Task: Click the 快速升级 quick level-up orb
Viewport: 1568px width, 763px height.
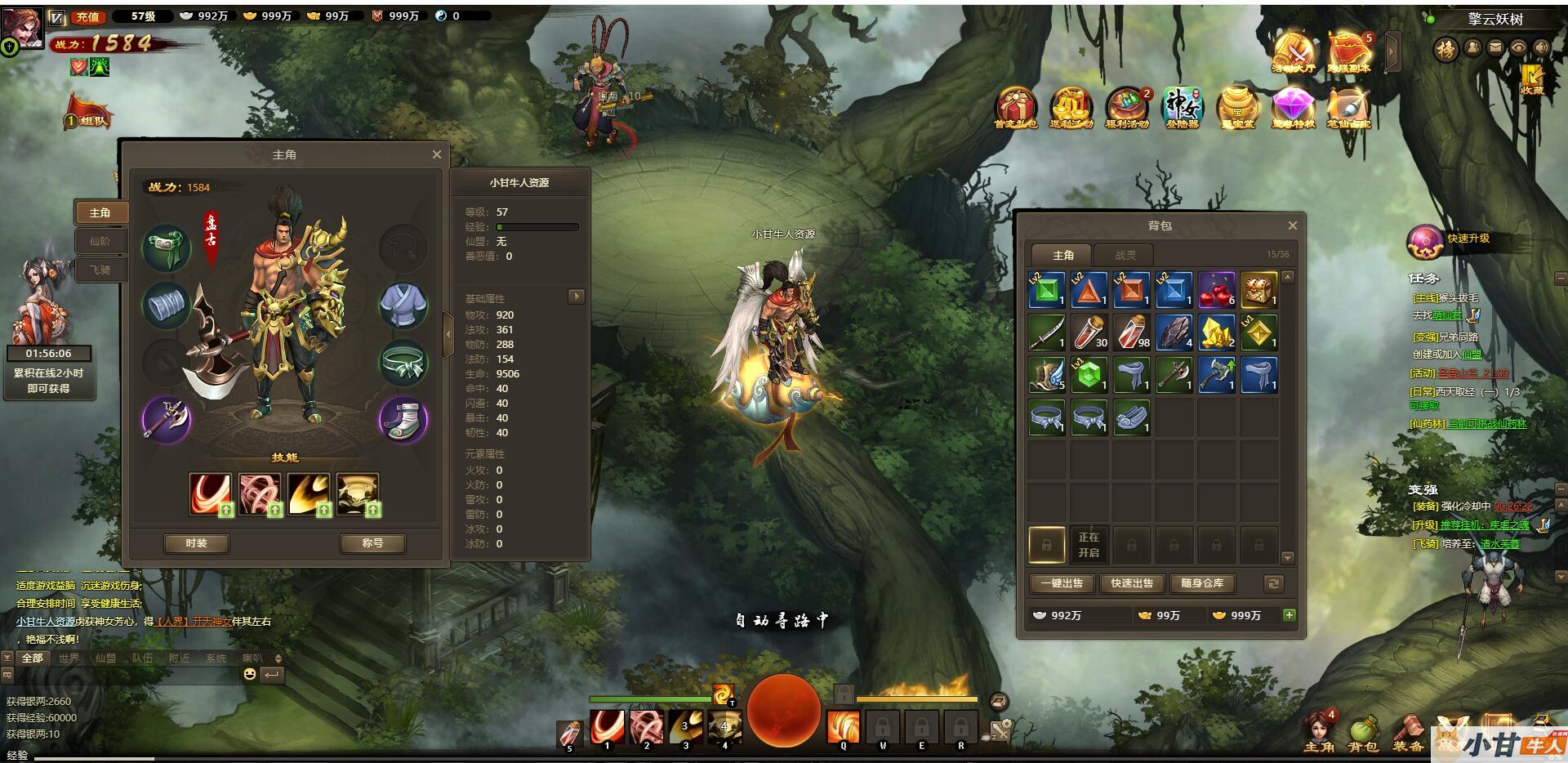Action: [x=1425, y=240]
